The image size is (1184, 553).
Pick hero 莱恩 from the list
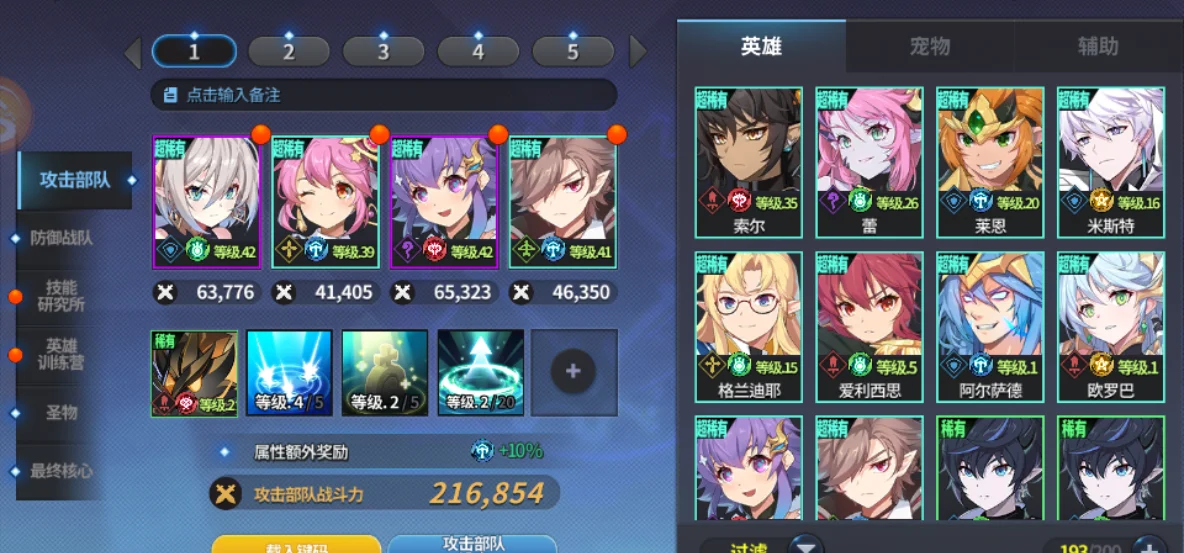[x=990, y=160]
